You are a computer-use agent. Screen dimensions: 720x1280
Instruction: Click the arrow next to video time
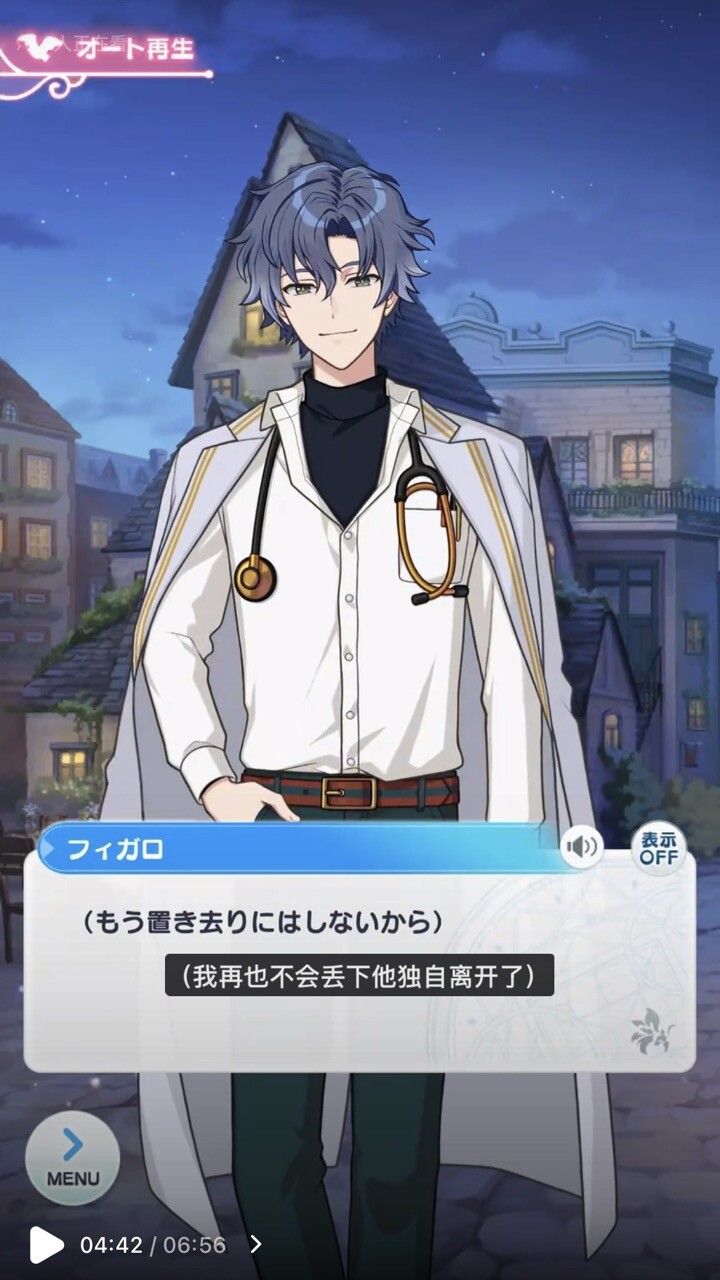(256, 1245)
